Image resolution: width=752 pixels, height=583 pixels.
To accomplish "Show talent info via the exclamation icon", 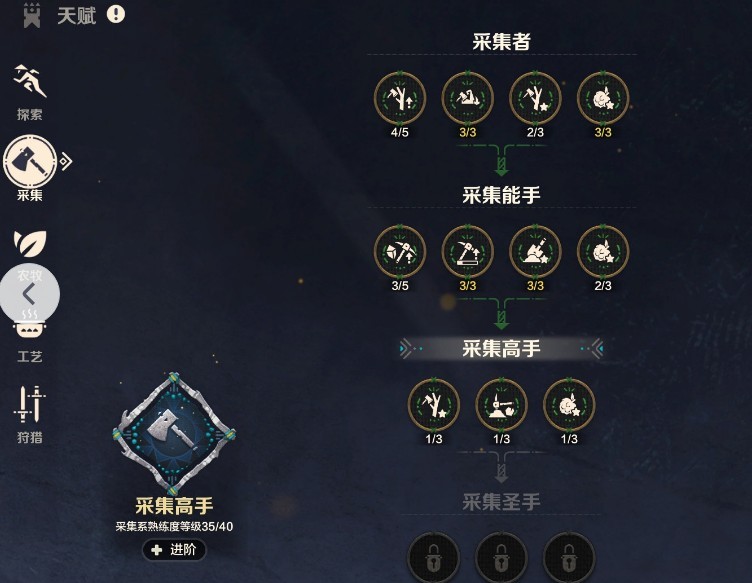I will point(116,14).
